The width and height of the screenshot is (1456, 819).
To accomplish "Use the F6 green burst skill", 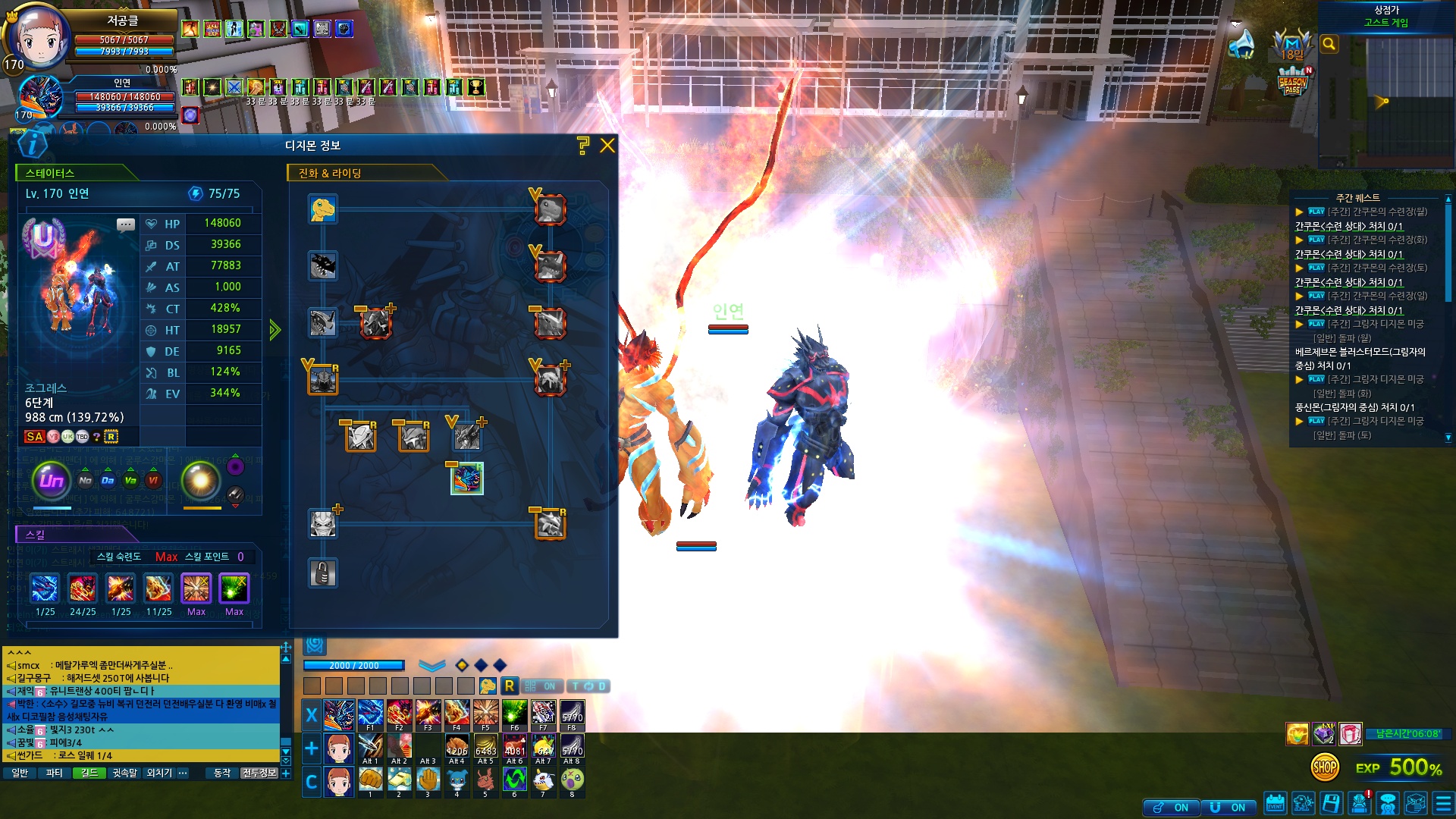I will coord(514,714).
